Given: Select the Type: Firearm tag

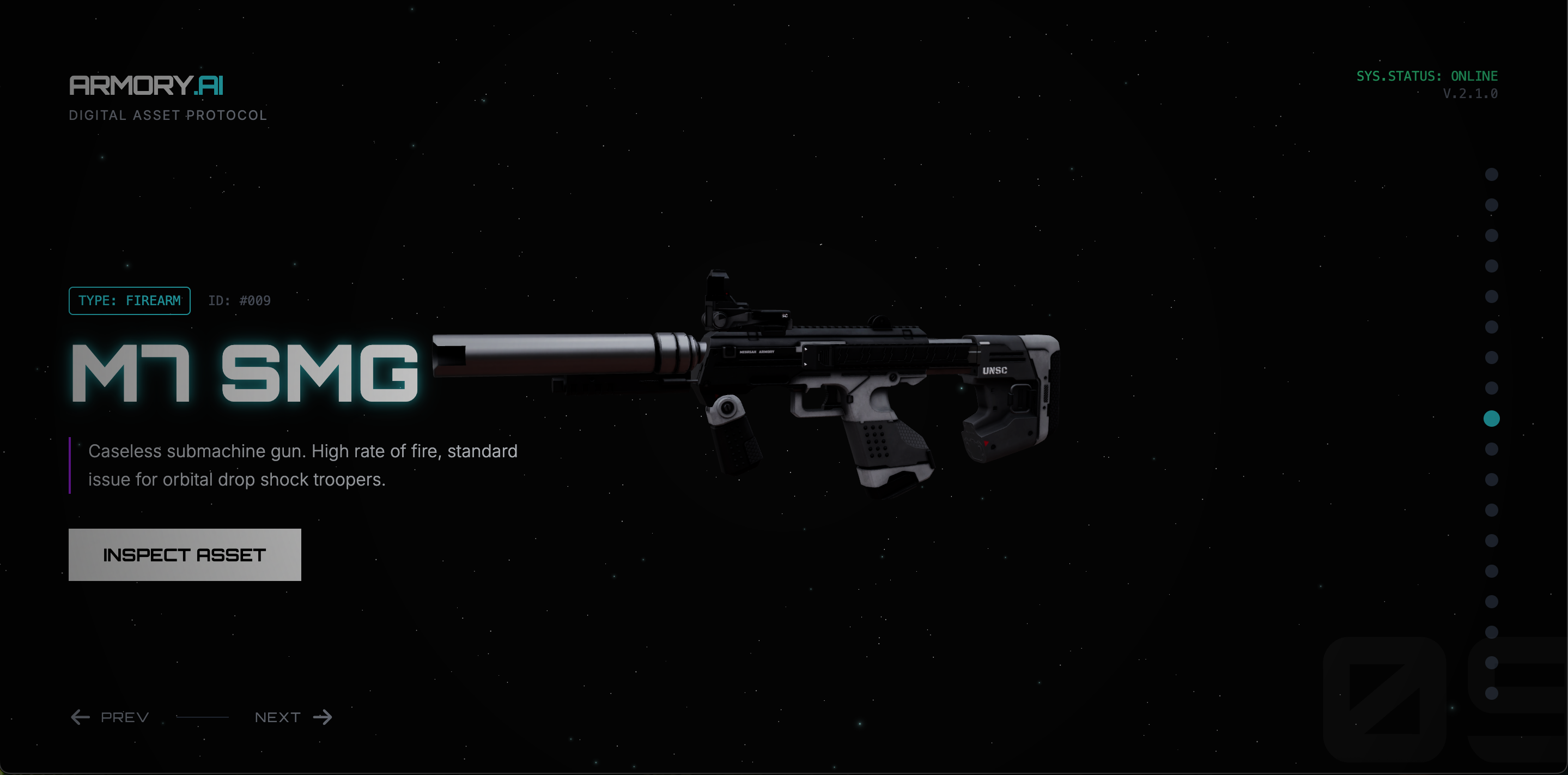Looking at the screenshot, I should pyautogui.click(x=130, y=301).
